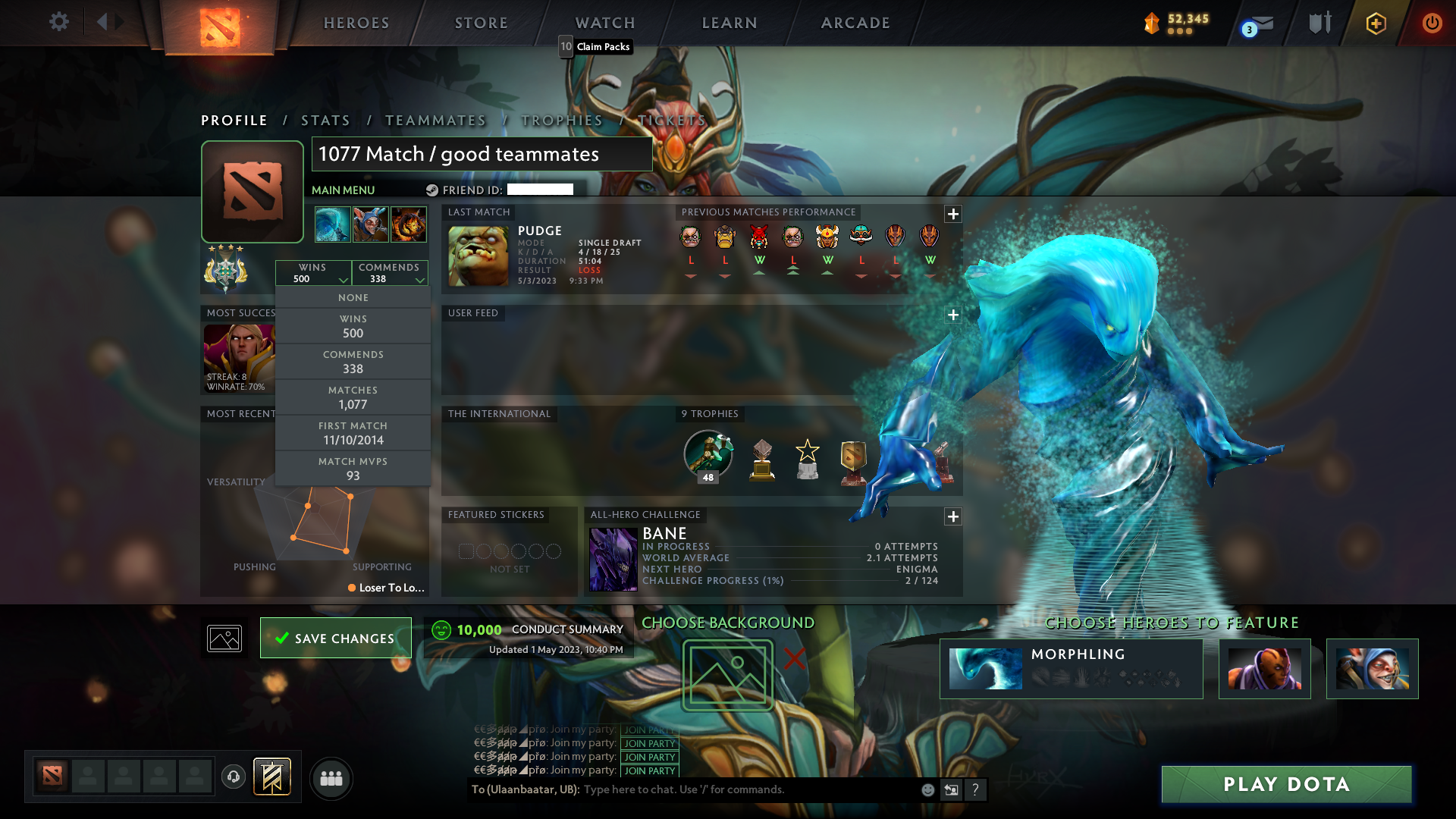Screen dimensions: 1456x819
Task: Choose NONE for the showcase stat
Action: point(353,297)
